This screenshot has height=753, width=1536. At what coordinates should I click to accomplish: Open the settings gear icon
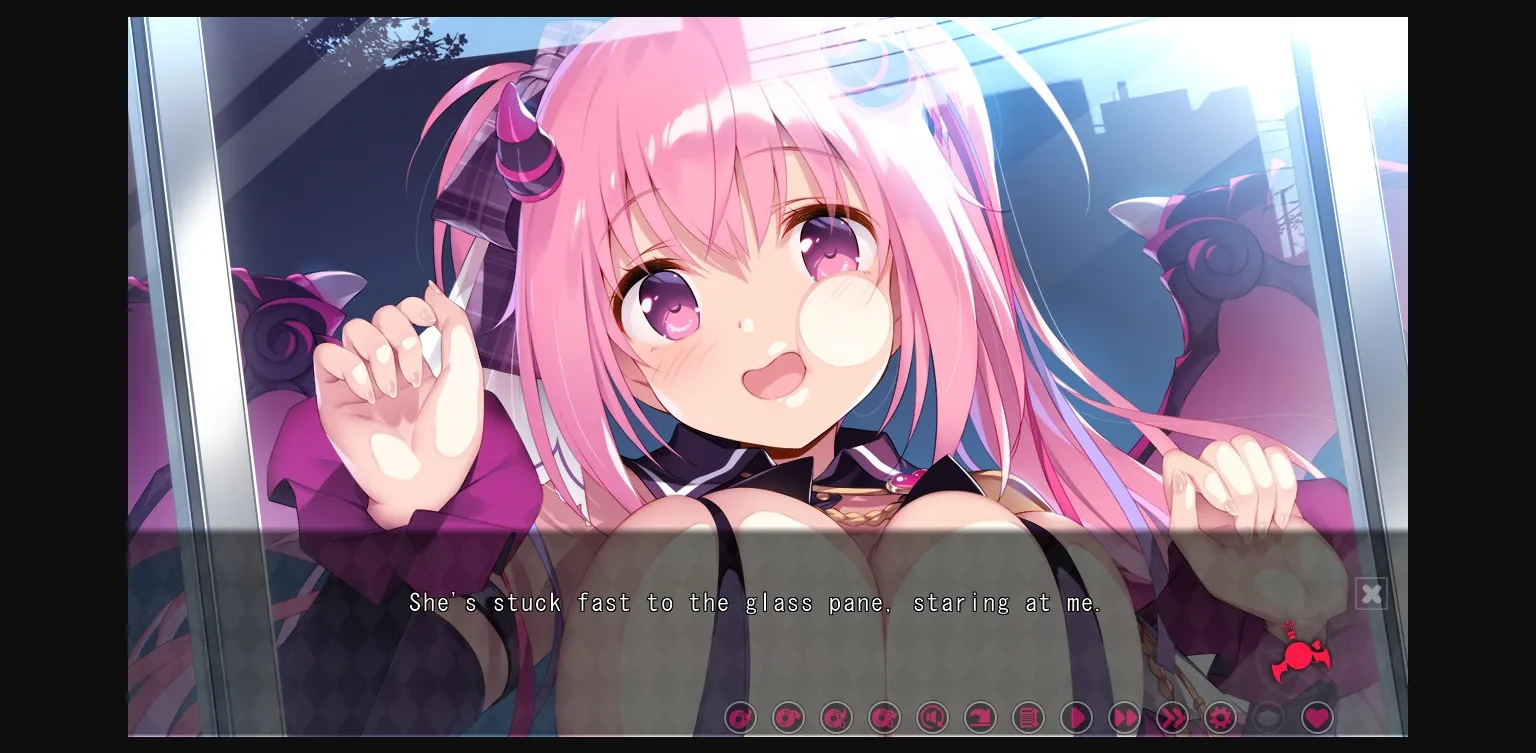1220,717
